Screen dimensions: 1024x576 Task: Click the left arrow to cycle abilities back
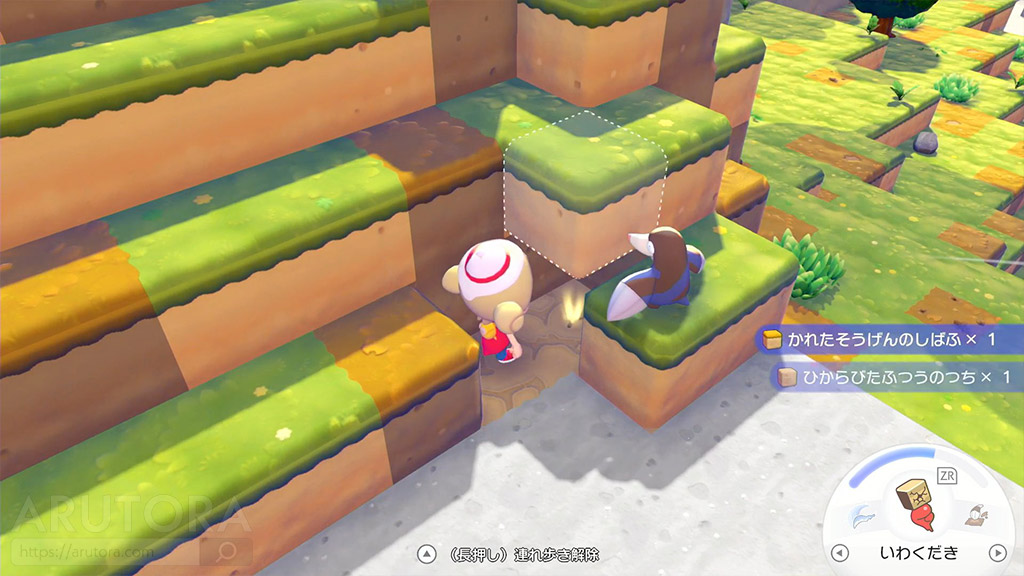840,553
